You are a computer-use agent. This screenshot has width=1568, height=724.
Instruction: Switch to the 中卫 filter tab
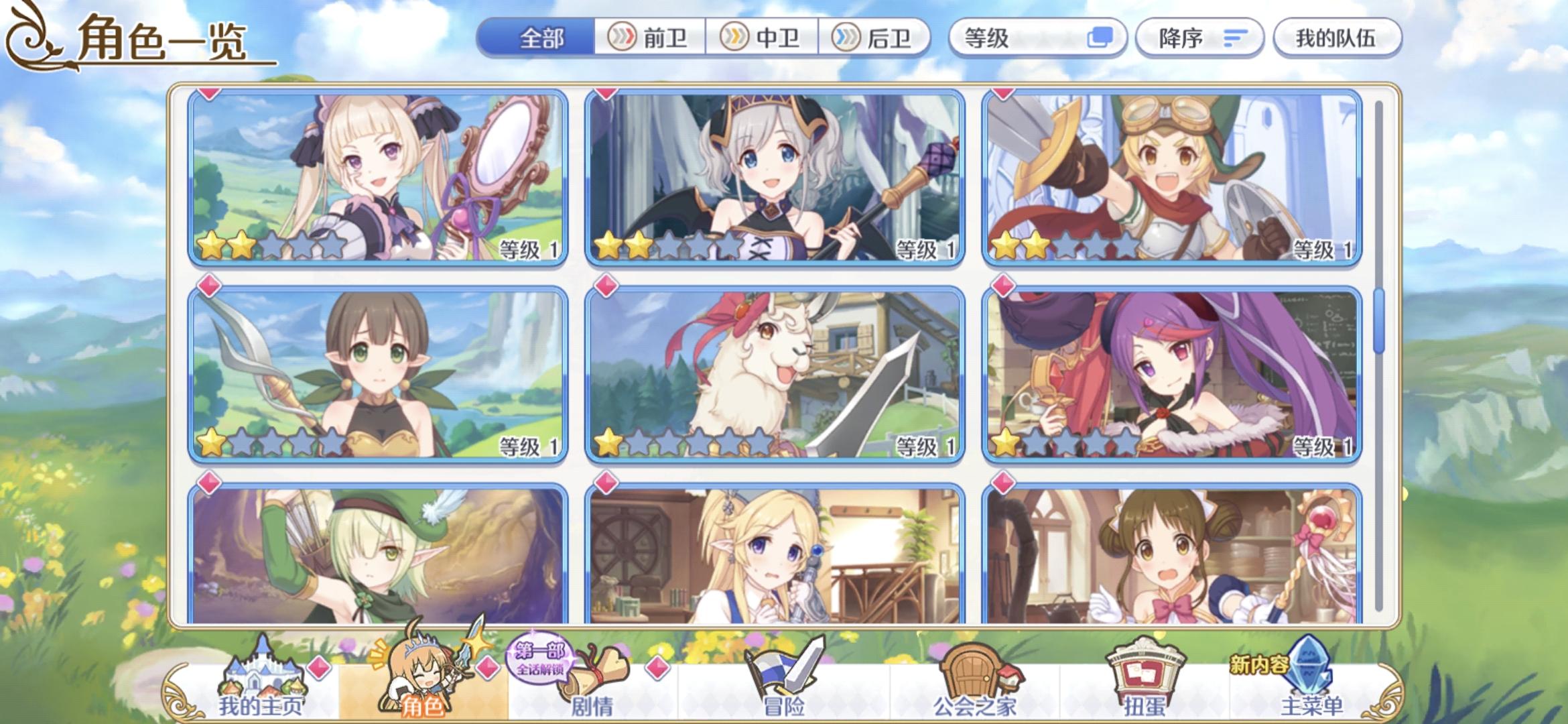(x=764, y=38)
